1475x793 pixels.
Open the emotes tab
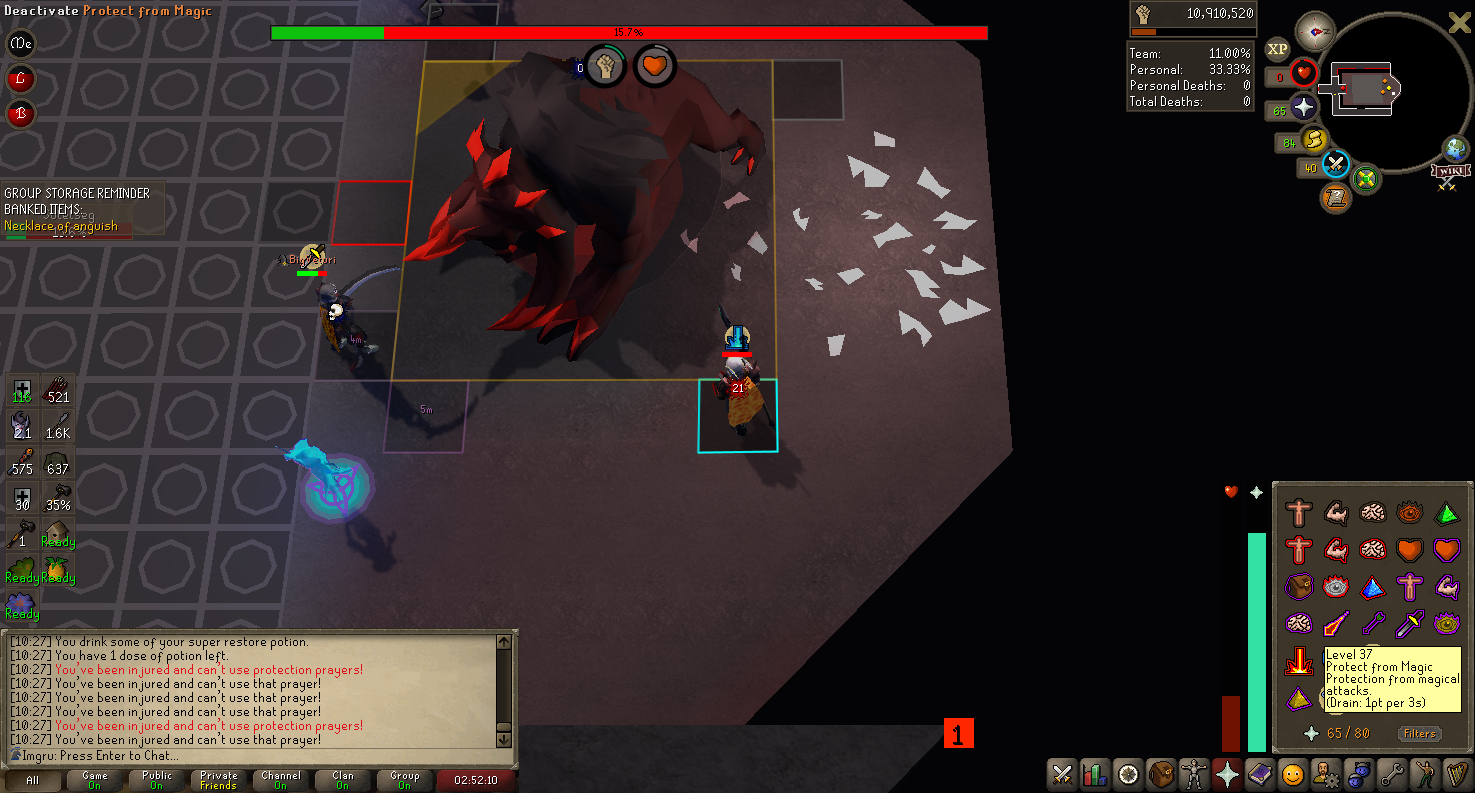1422,774
